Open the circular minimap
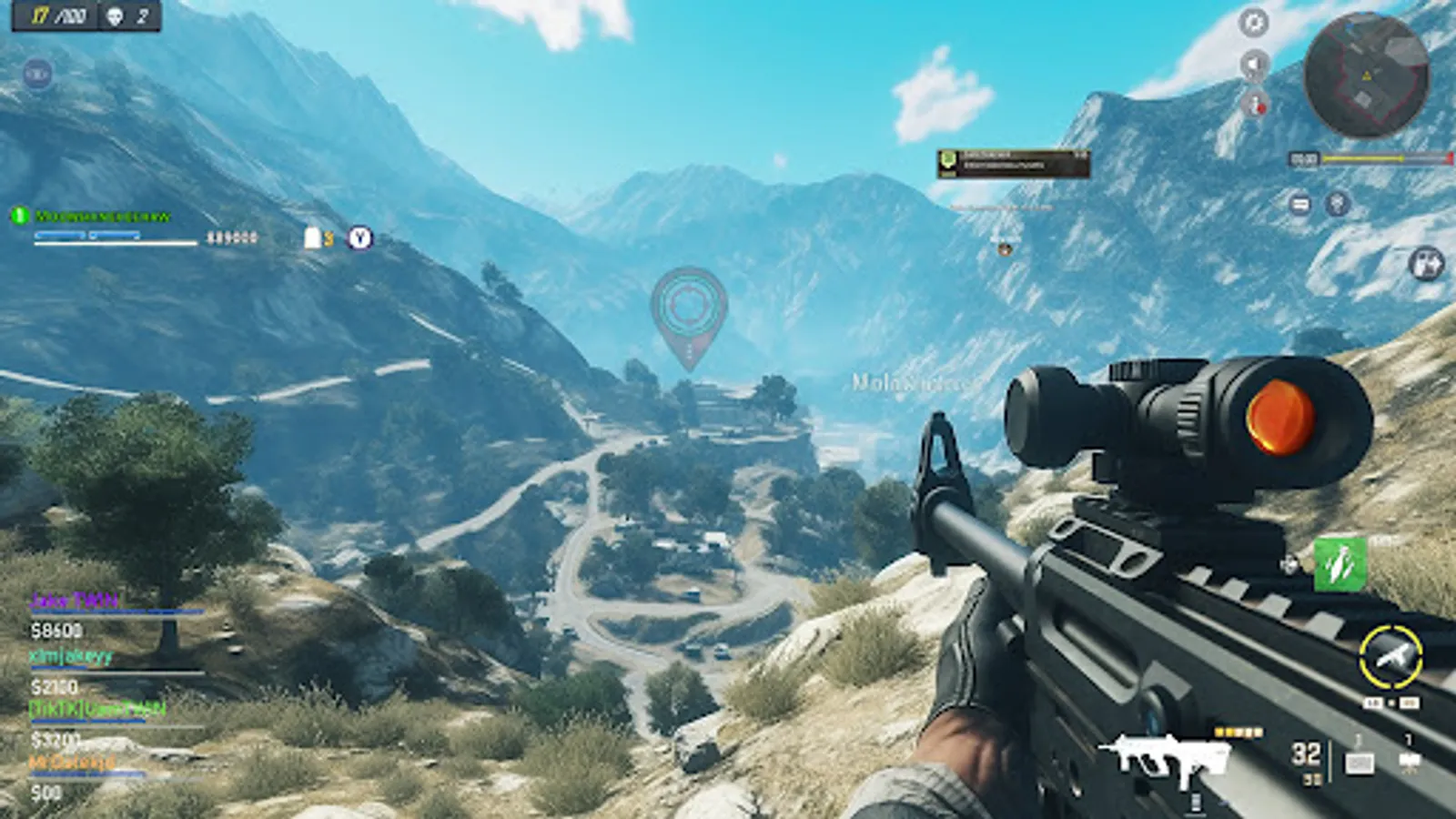 point(1365,75)
